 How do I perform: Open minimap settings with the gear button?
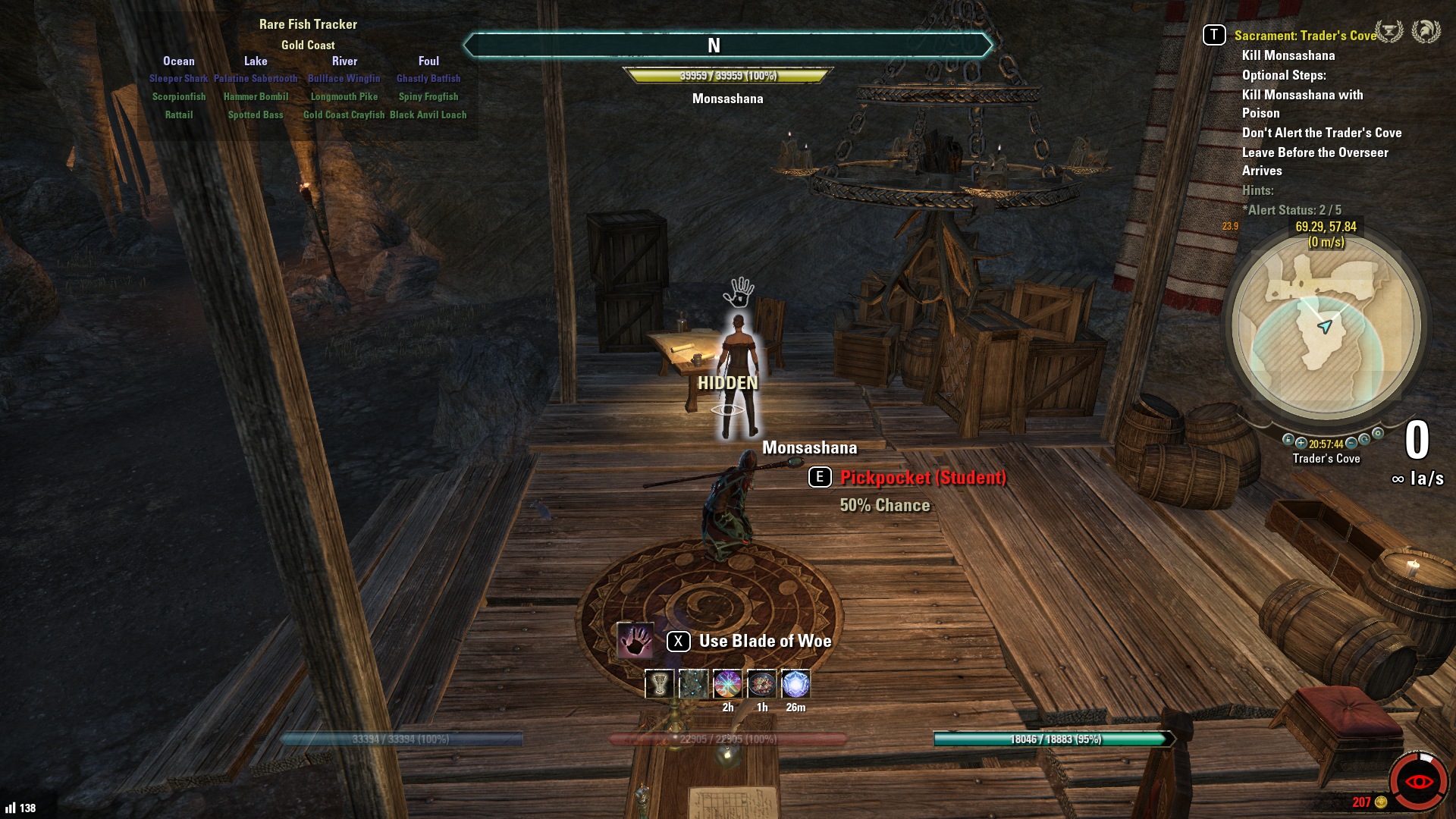(1378, 434)
